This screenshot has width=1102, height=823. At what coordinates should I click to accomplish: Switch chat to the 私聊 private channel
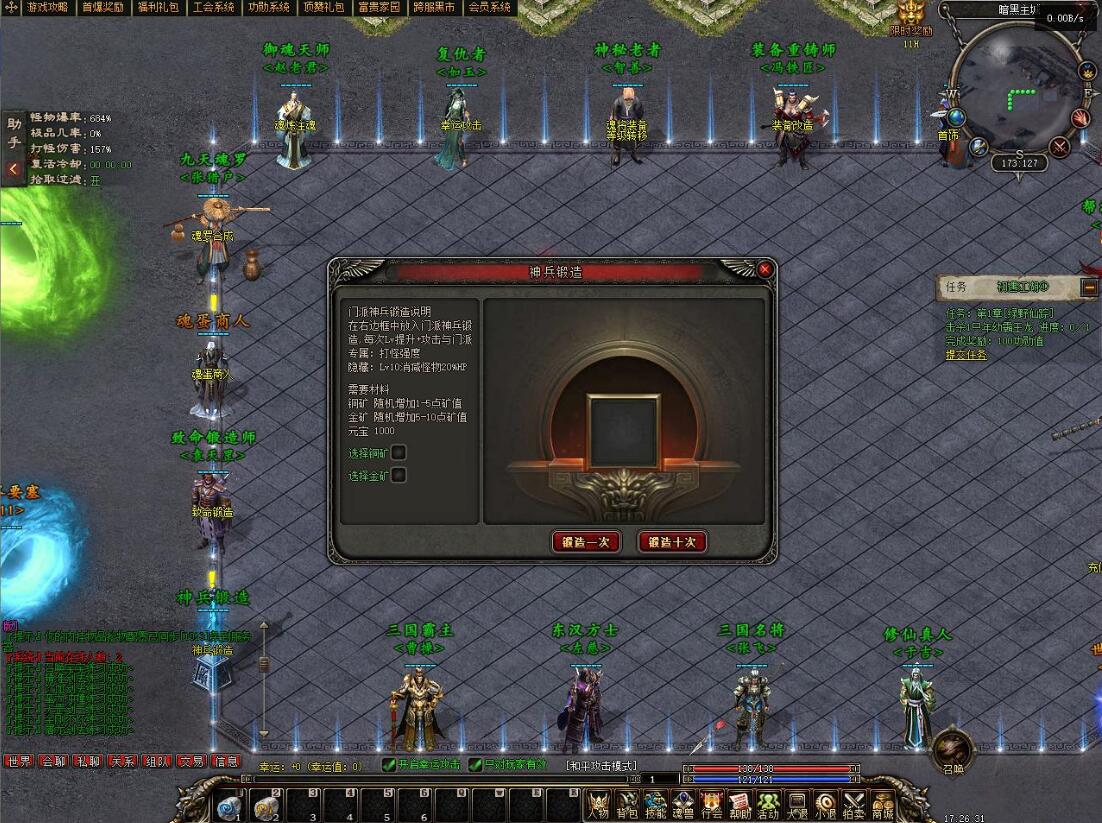point(88,761)
